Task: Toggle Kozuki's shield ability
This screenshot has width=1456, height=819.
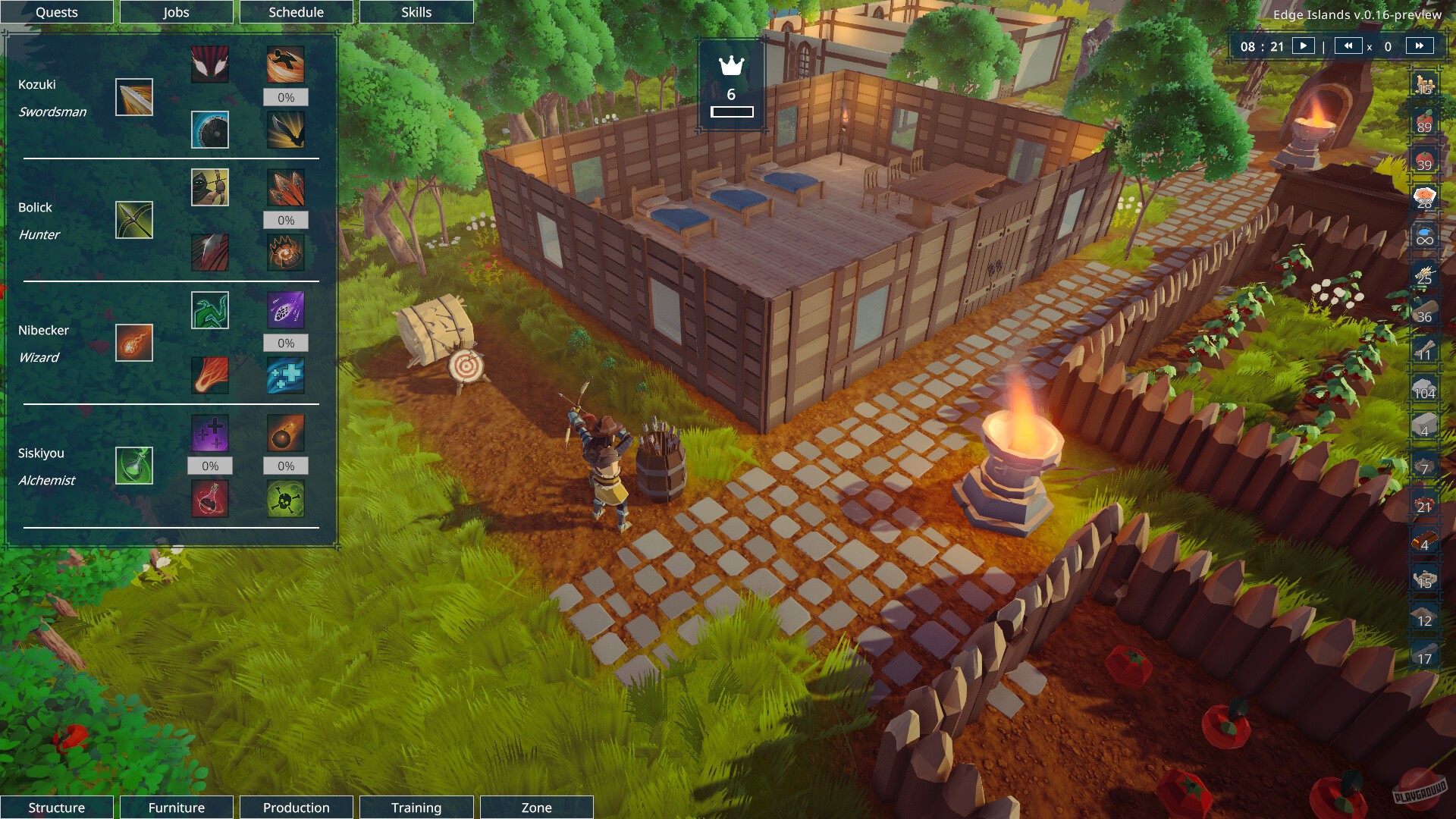Action: click(x=210, y=130)
